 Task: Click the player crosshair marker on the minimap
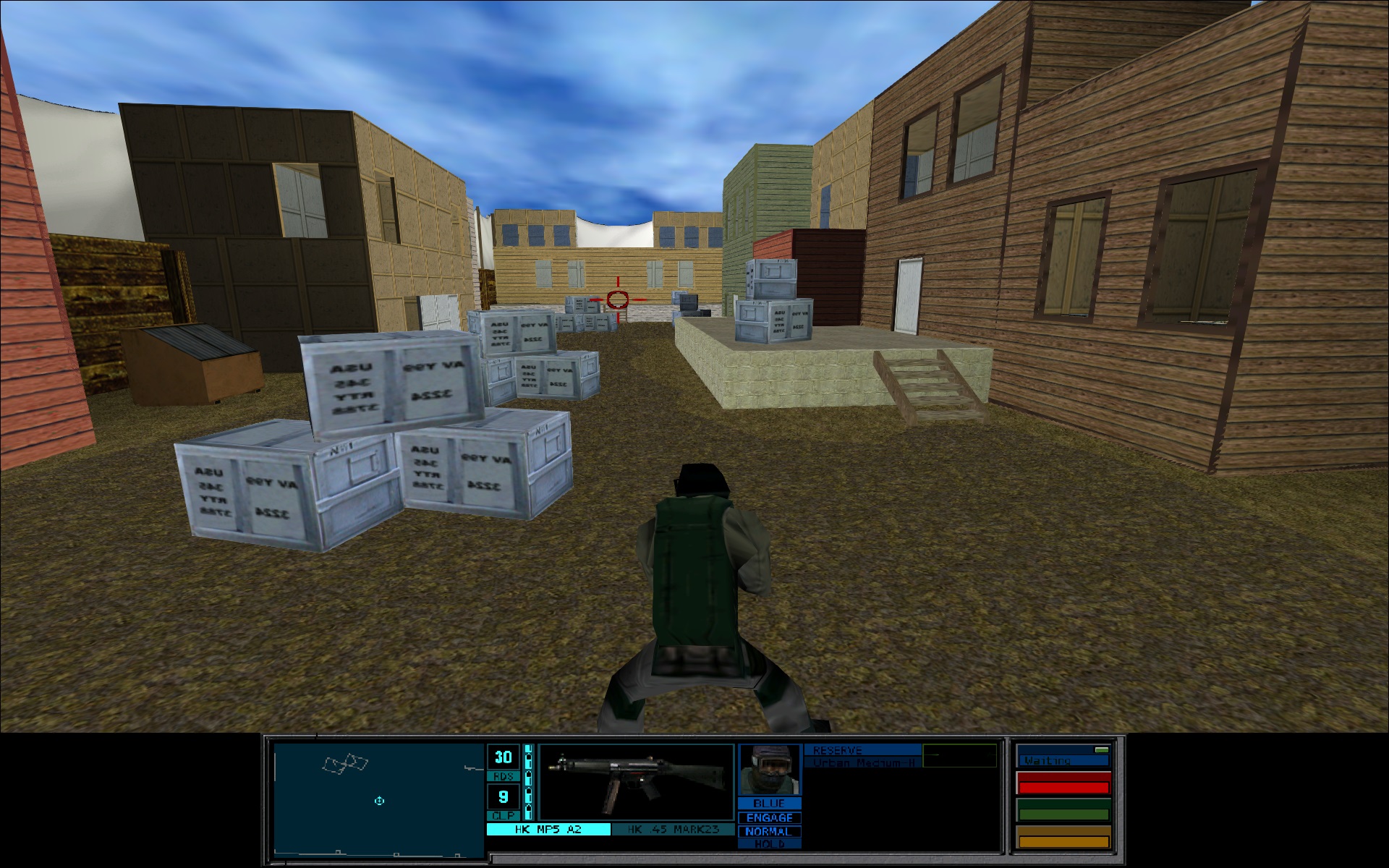(379, 801)
